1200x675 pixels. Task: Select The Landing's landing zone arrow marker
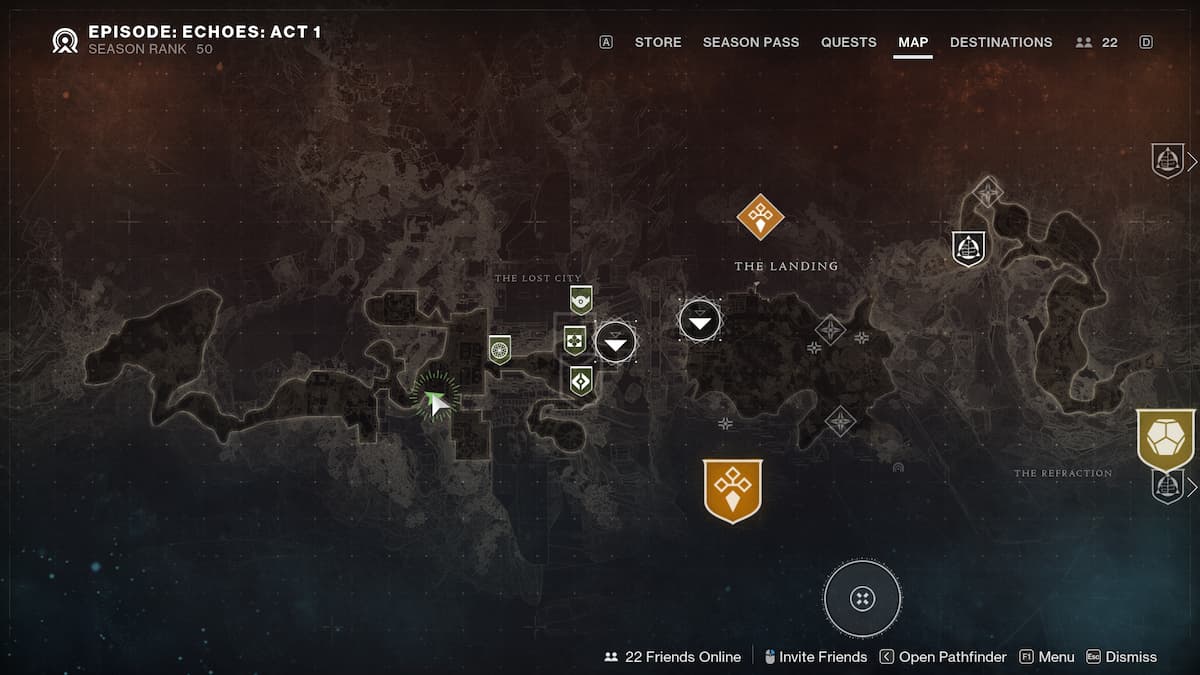pyautogui.click(x=699, y=320)
